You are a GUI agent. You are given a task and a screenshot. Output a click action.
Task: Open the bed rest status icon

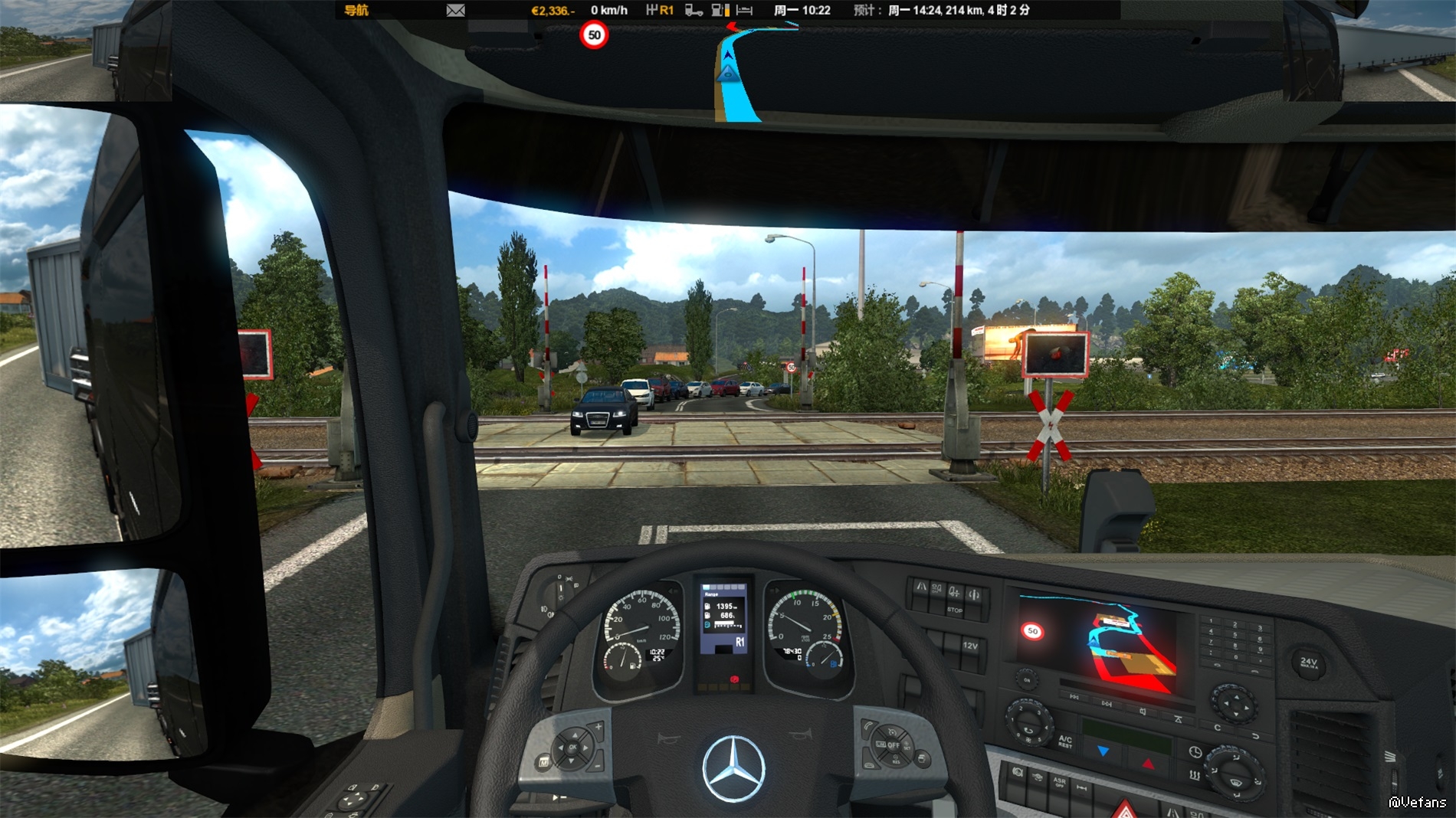(744, 10)
